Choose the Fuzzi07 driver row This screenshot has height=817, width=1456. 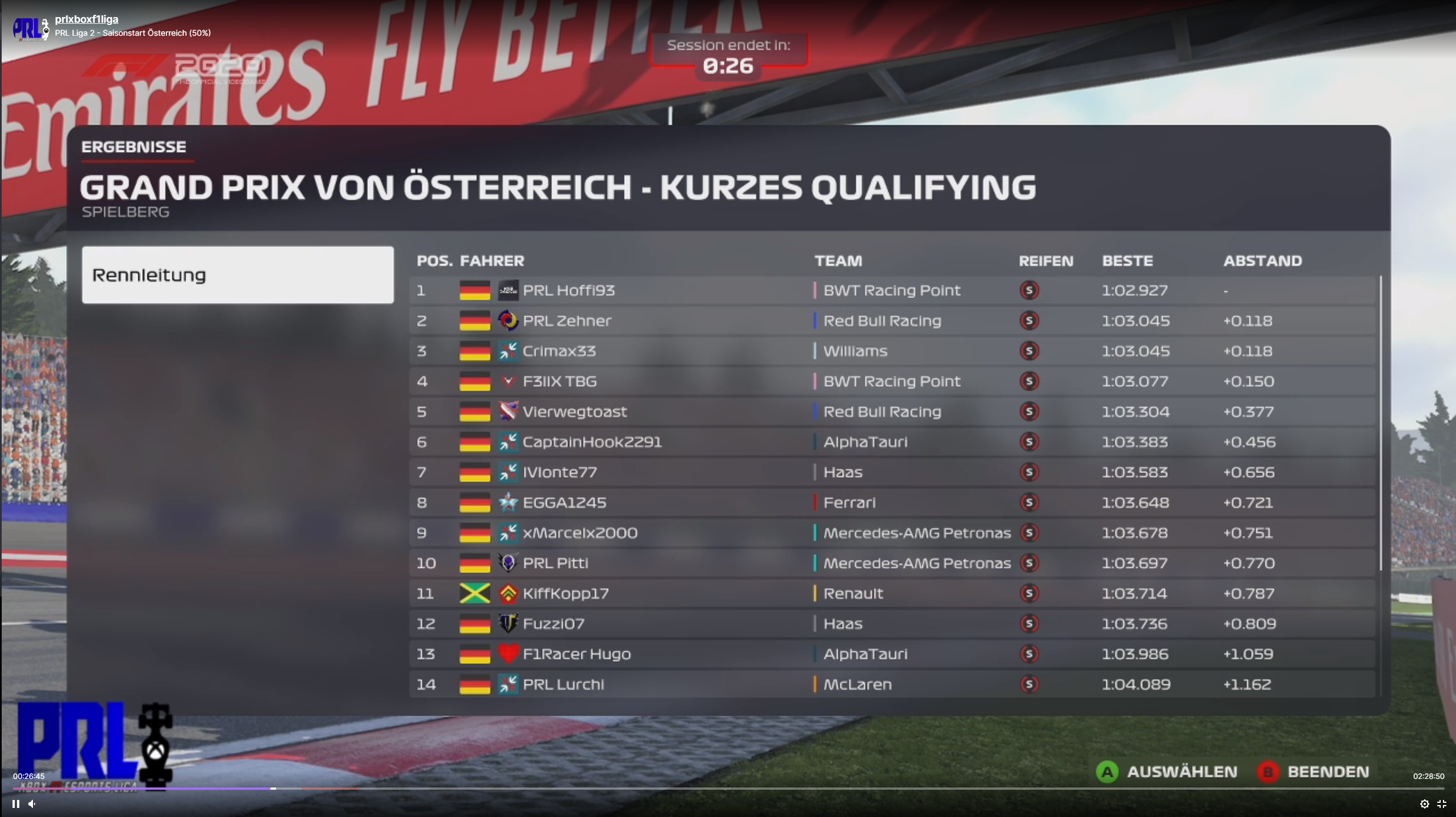point(892,624)
